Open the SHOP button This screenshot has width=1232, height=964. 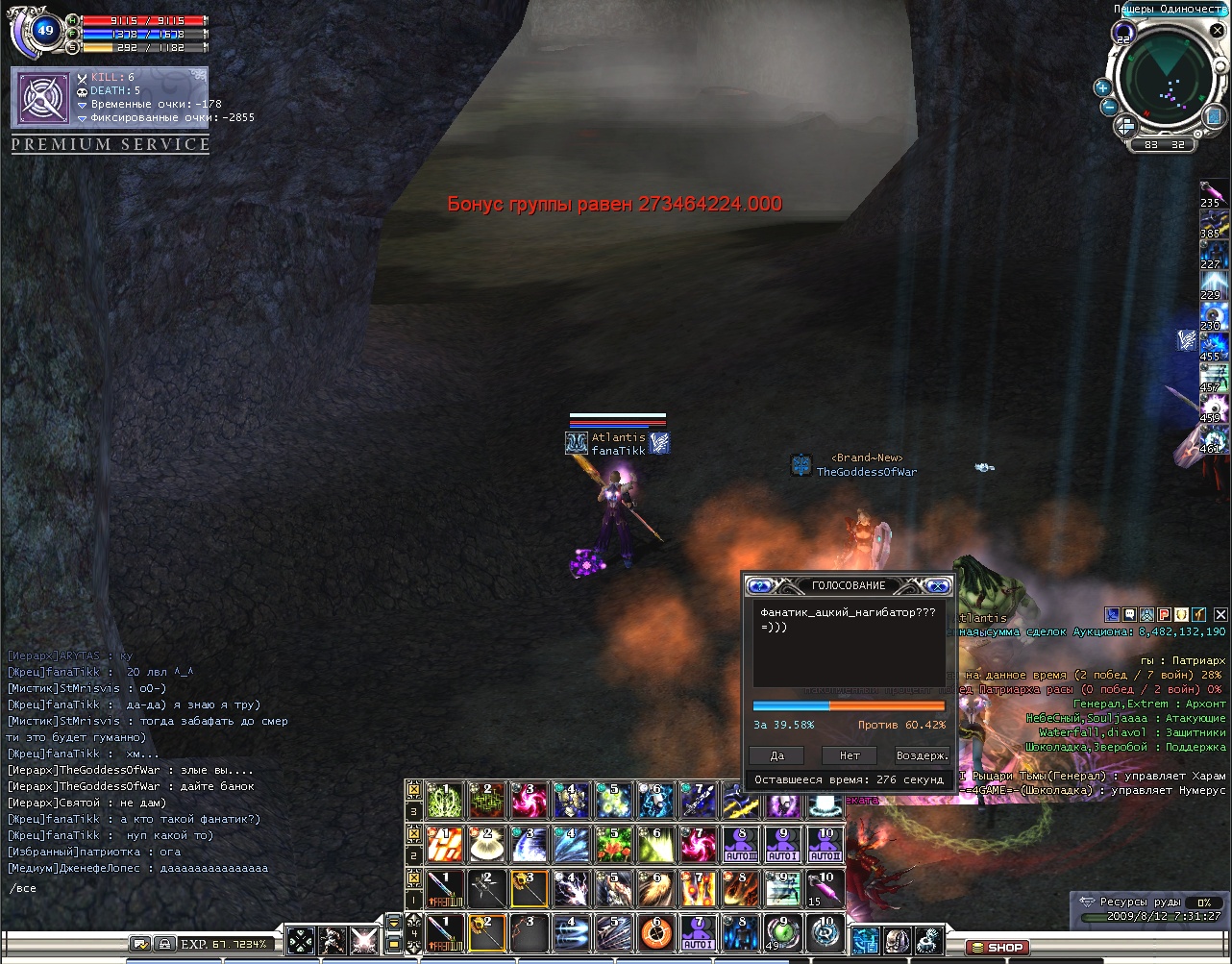tap(997, 948)
